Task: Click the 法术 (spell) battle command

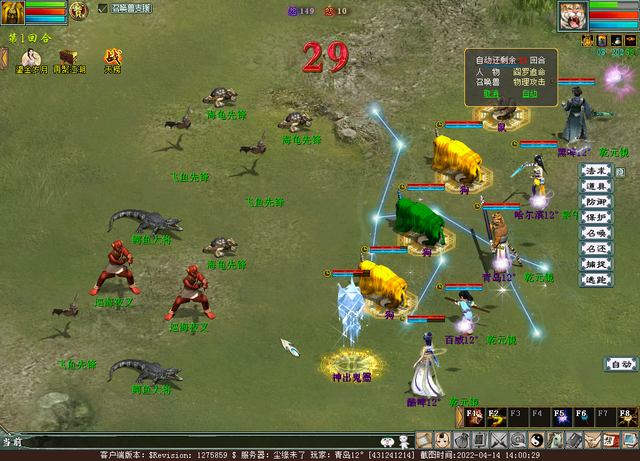Action: [x=596, y=171]
